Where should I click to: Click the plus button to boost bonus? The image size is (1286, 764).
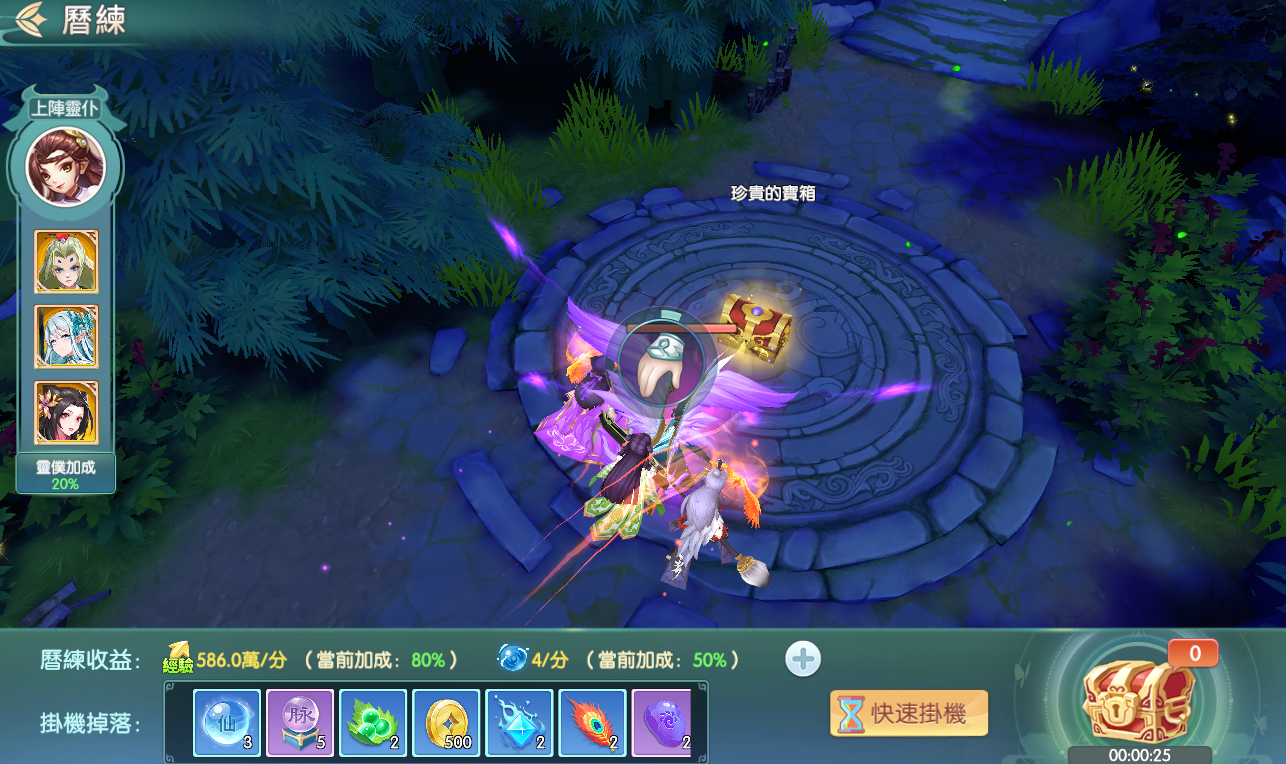pos(803,659)
